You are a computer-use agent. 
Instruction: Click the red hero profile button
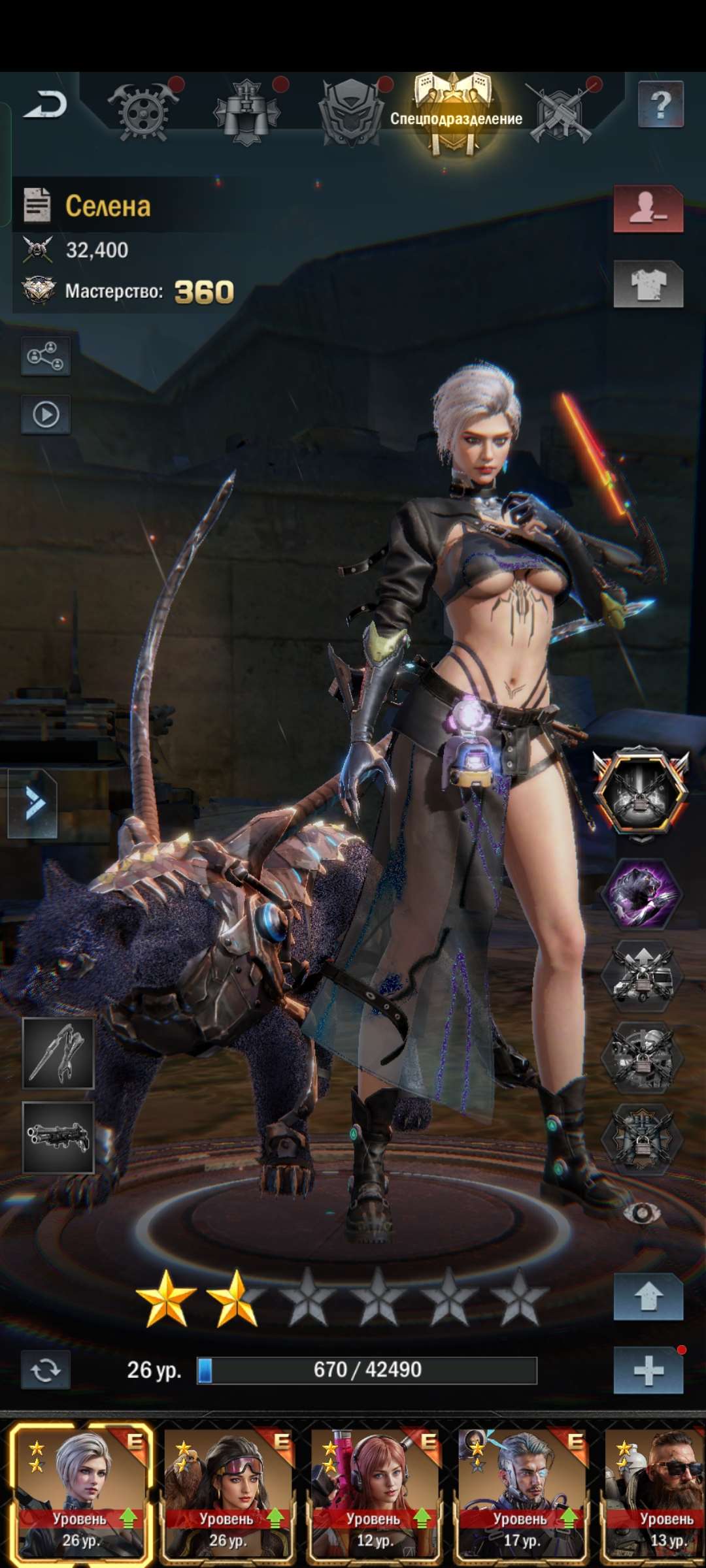pos(648,208)
